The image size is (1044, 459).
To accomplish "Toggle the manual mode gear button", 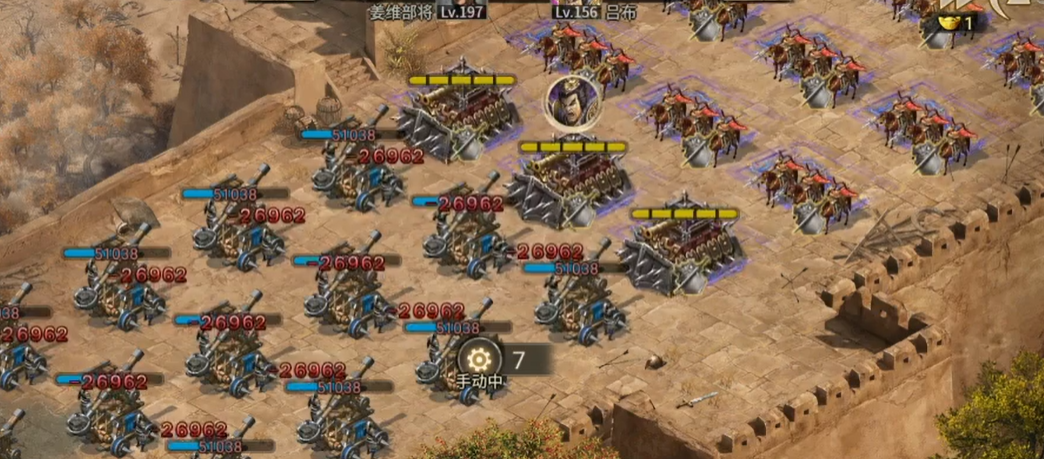I will (479, 359).
